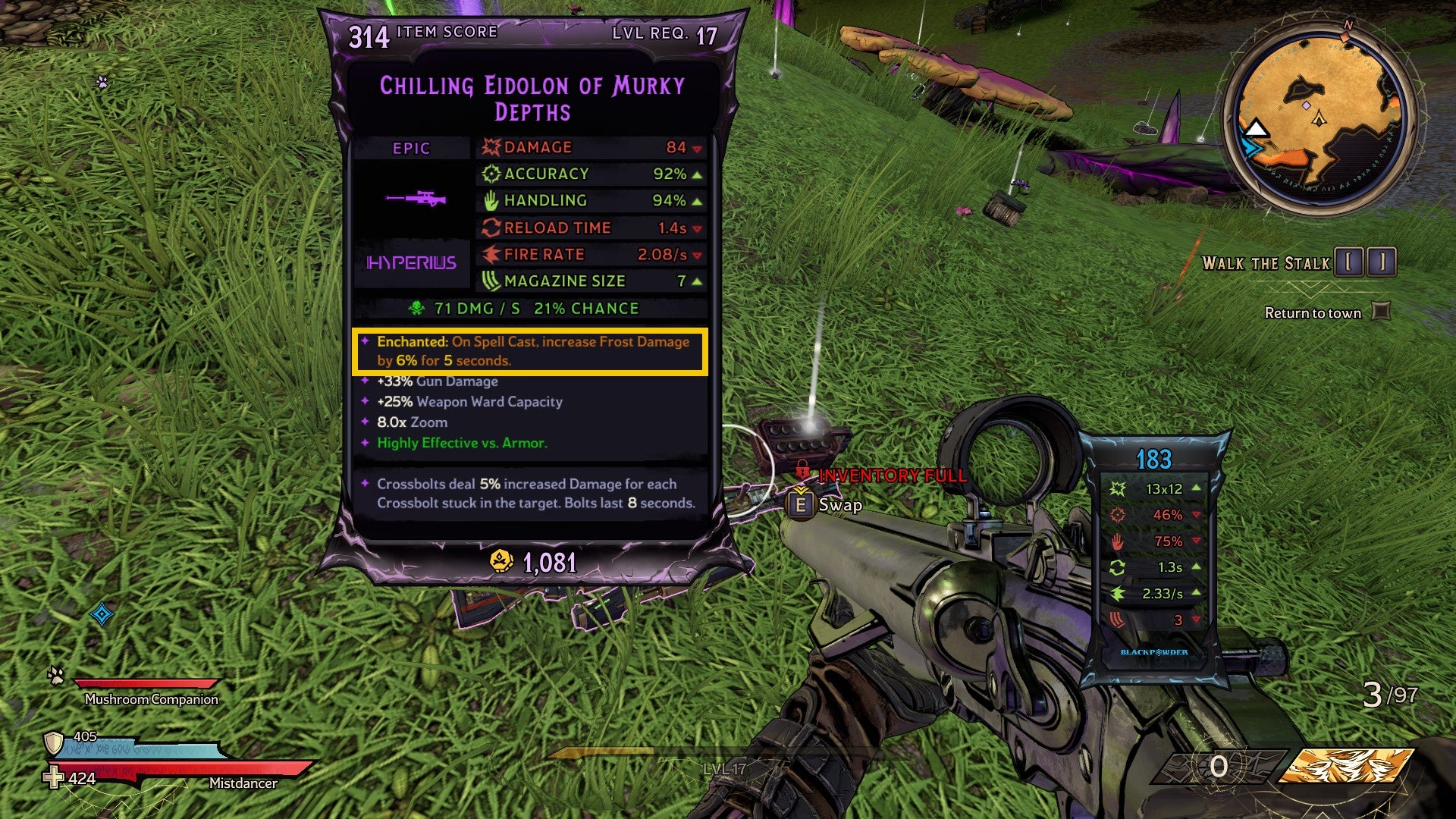Click the gold coin icon beside 1,081

[x=502, y=560]
